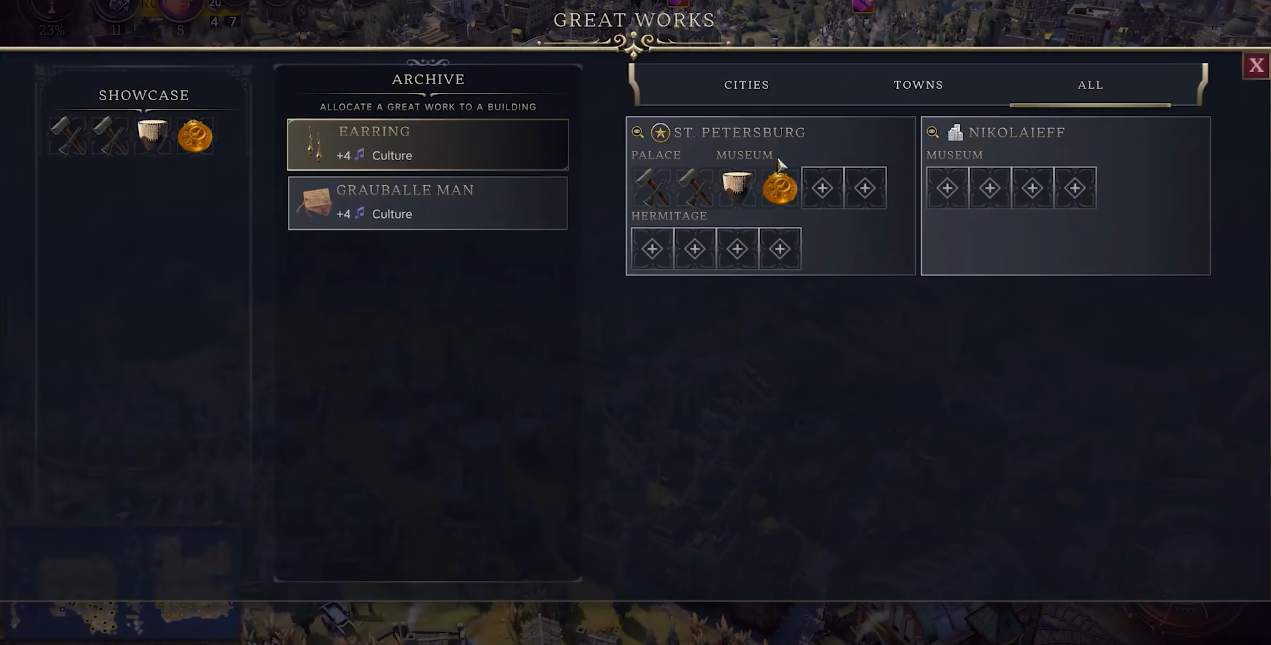Click the magnifier icon beside St. Petersburg
1271x645 pixels.
point(638,132)
